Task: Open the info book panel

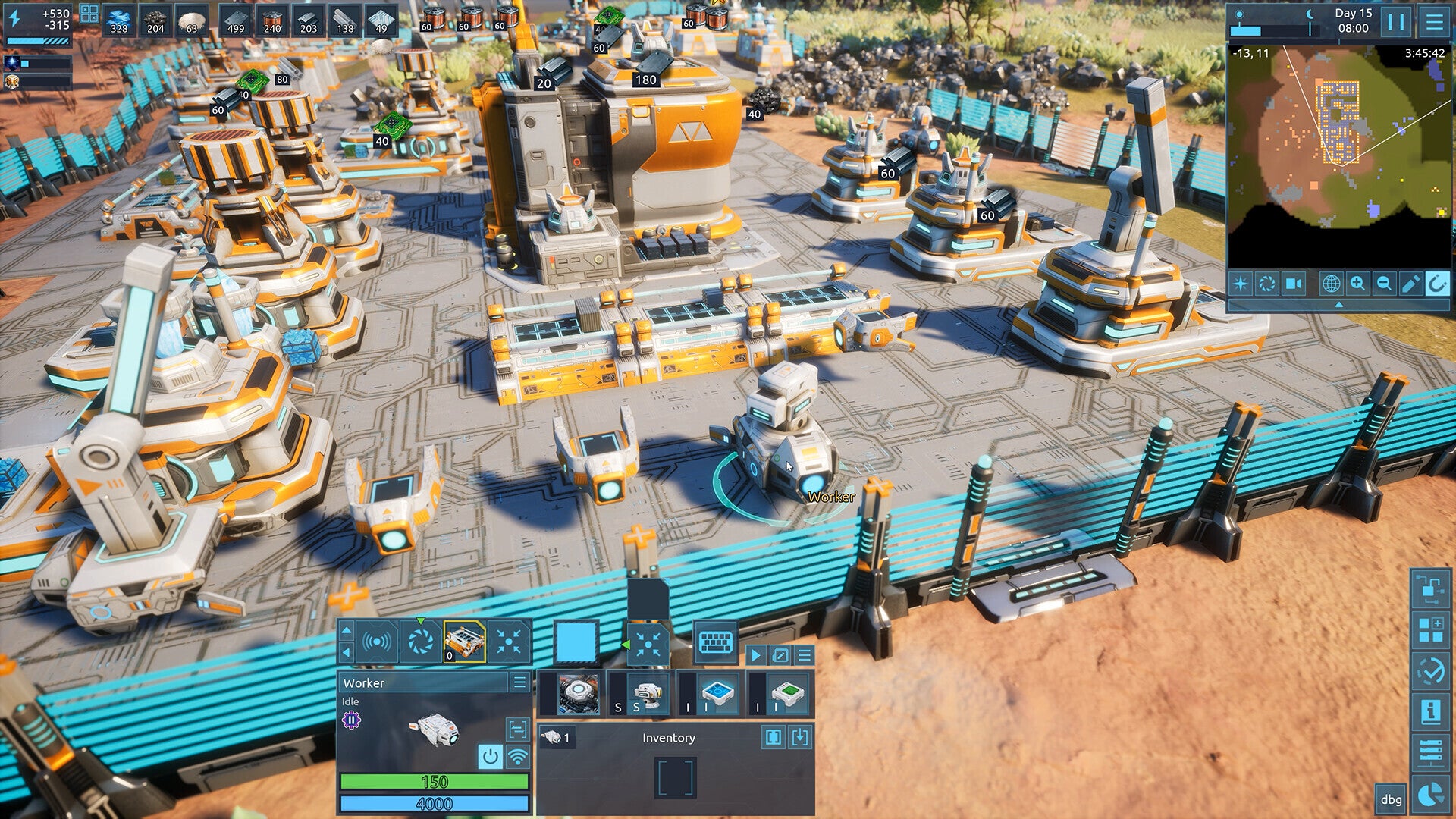Action: coord(1430,711)
